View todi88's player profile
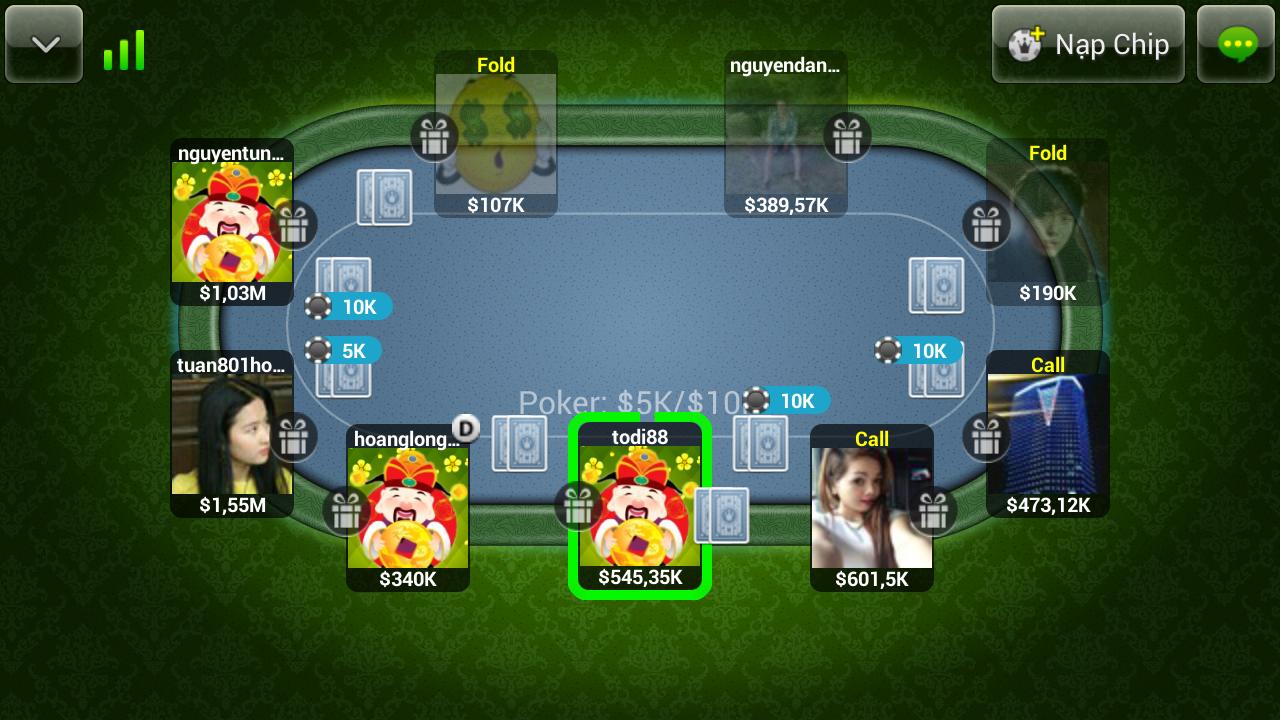Image resolution: width=1280 pixels, height=720 pixels. (x=640, y=506)
